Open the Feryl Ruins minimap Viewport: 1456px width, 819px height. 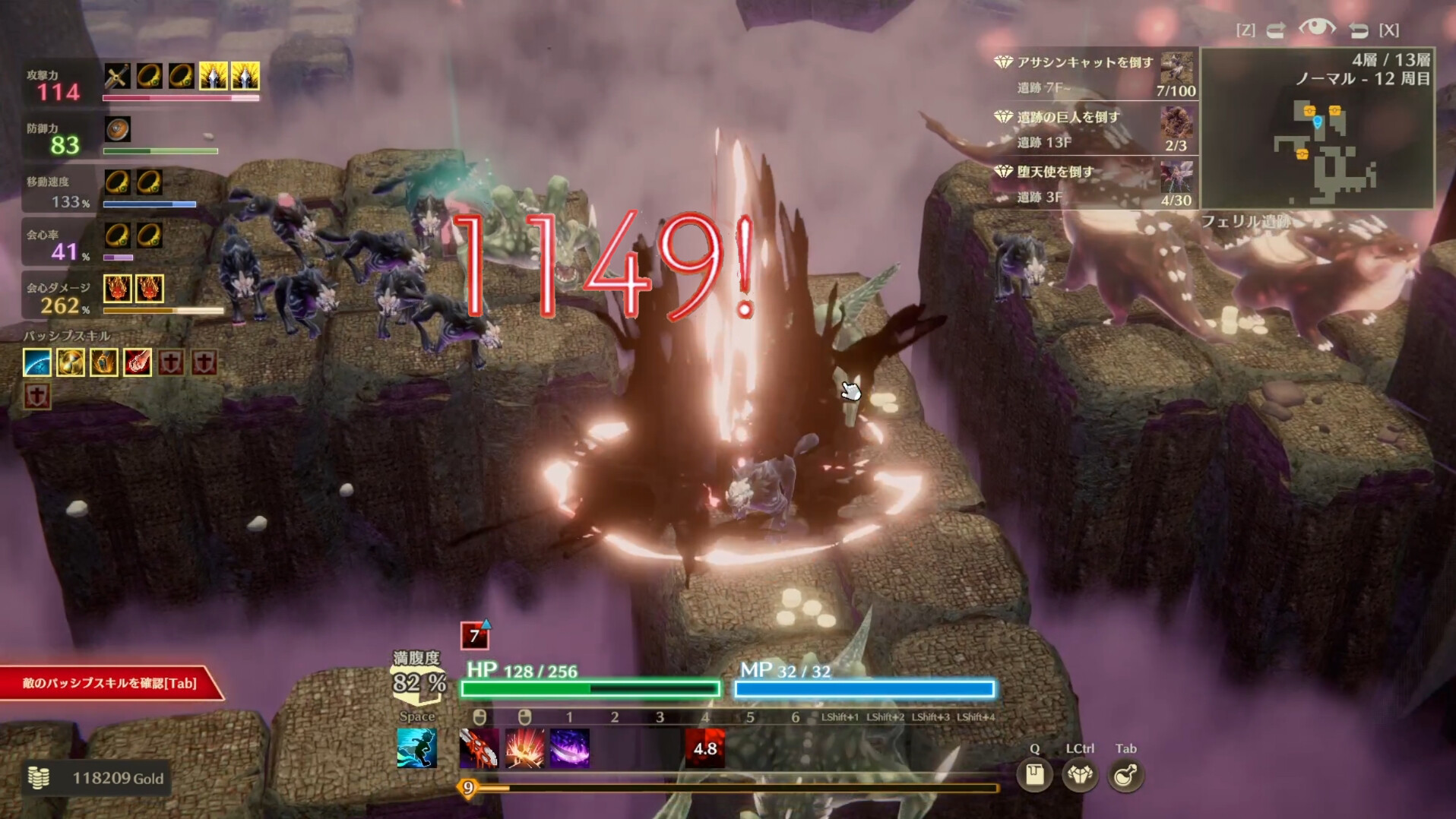1317,128
